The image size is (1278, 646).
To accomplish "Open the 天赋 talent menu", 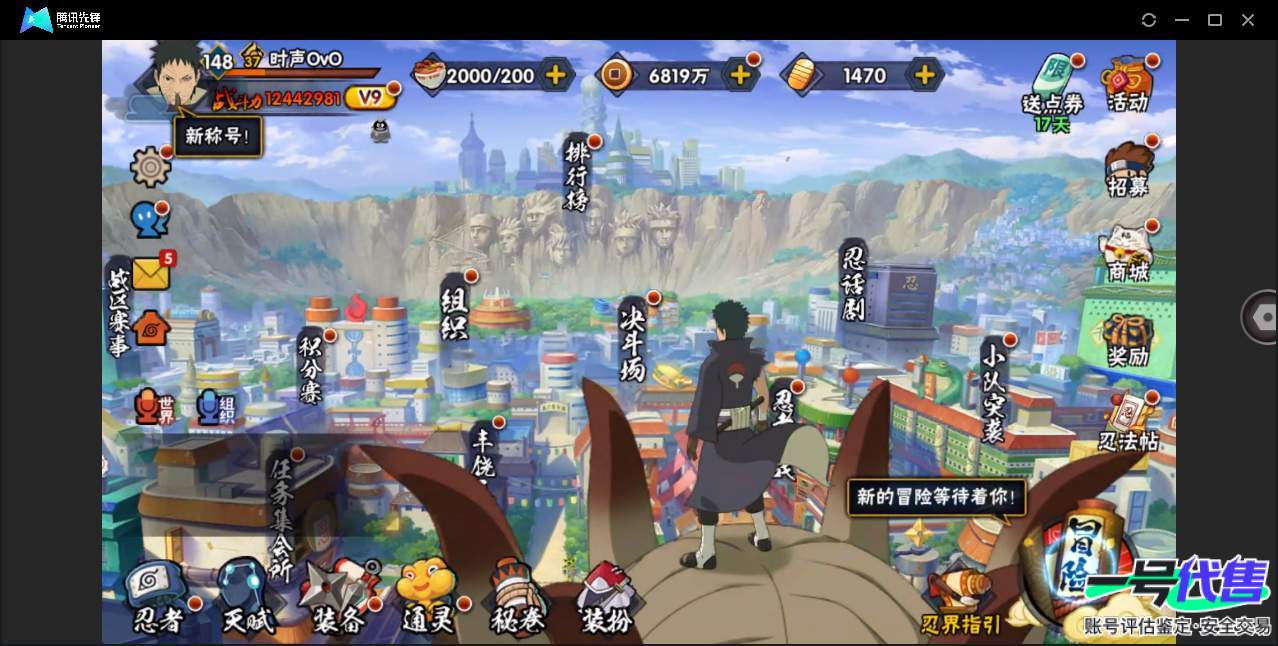I will point(247,600).
